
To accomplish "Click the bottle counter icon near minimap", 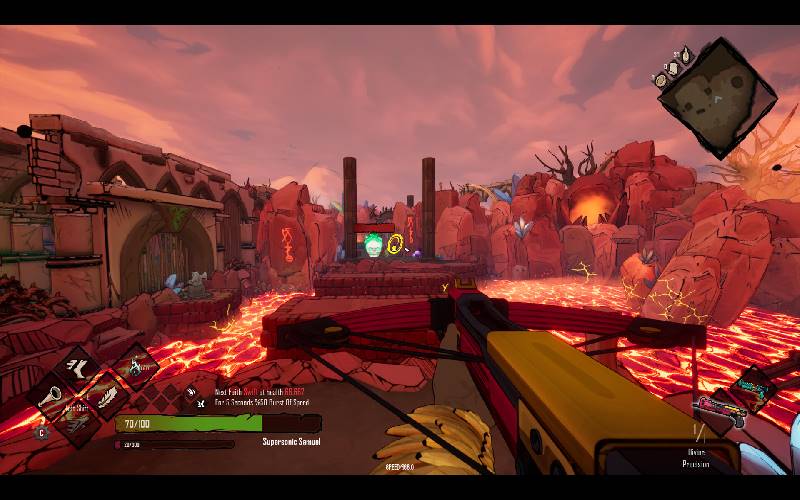I will tap(685, 53).
